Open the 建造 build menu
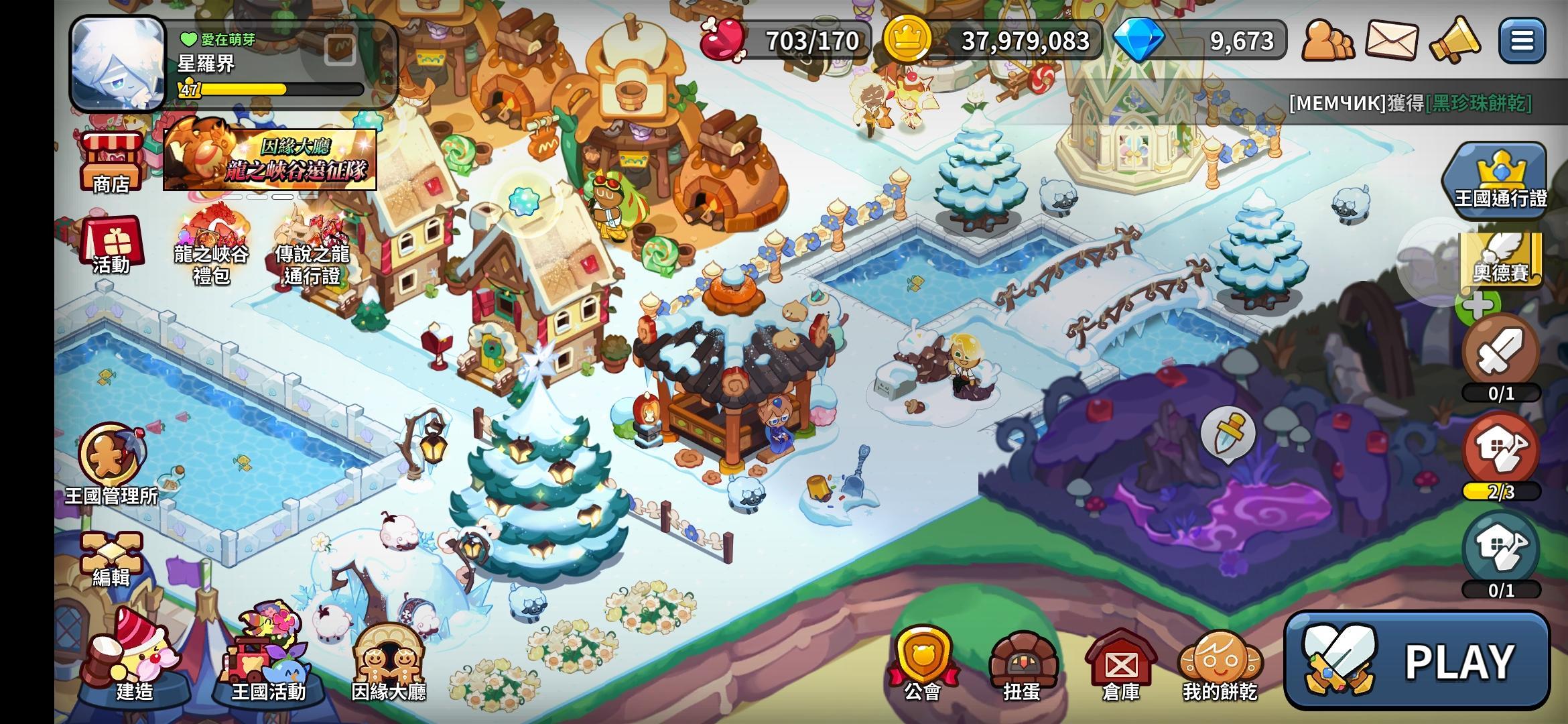Viewport: 1568px width, 724px height. click(x=134, y=657)
